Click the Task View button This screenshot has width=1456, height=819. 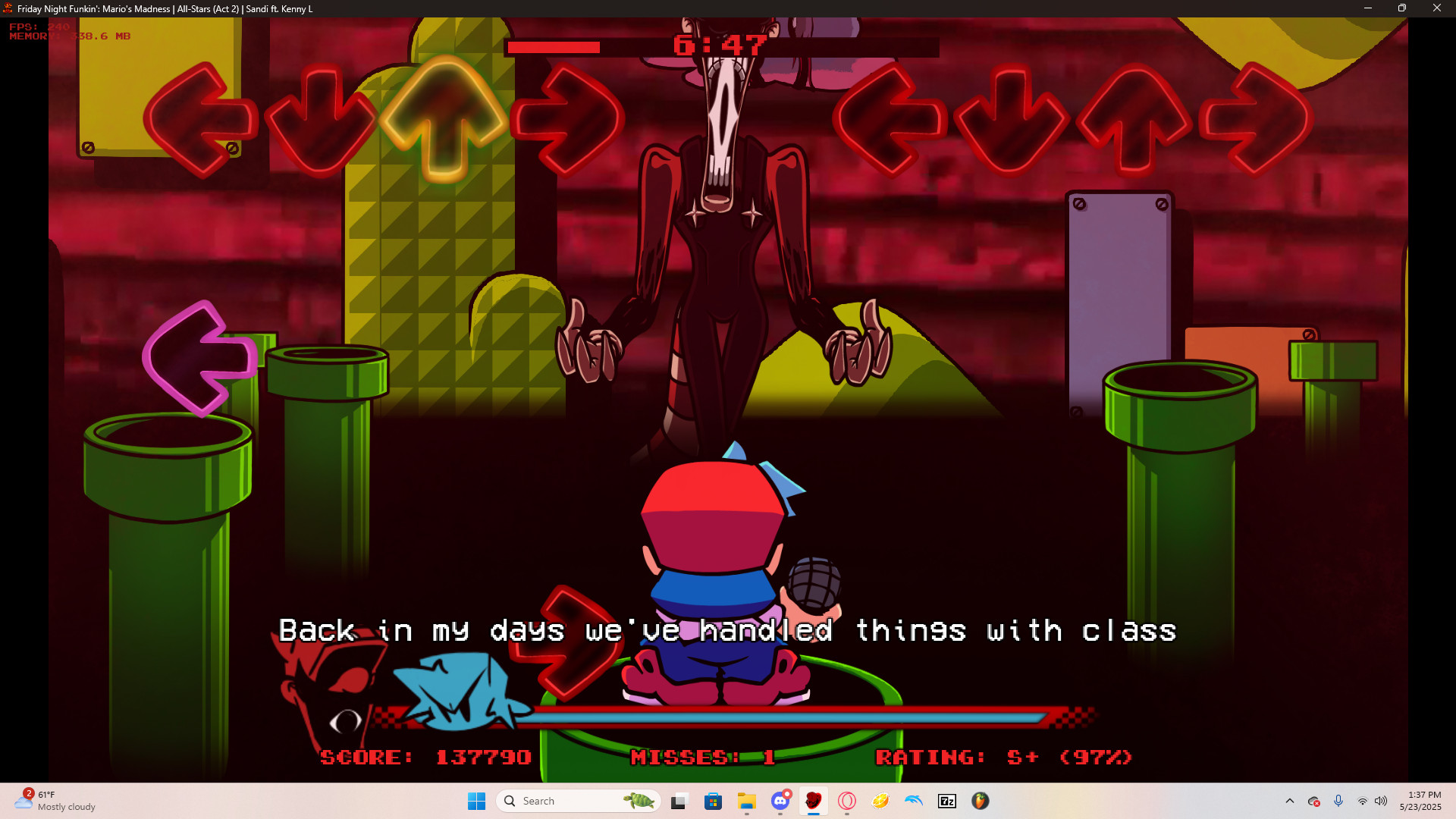coord(678,802)
